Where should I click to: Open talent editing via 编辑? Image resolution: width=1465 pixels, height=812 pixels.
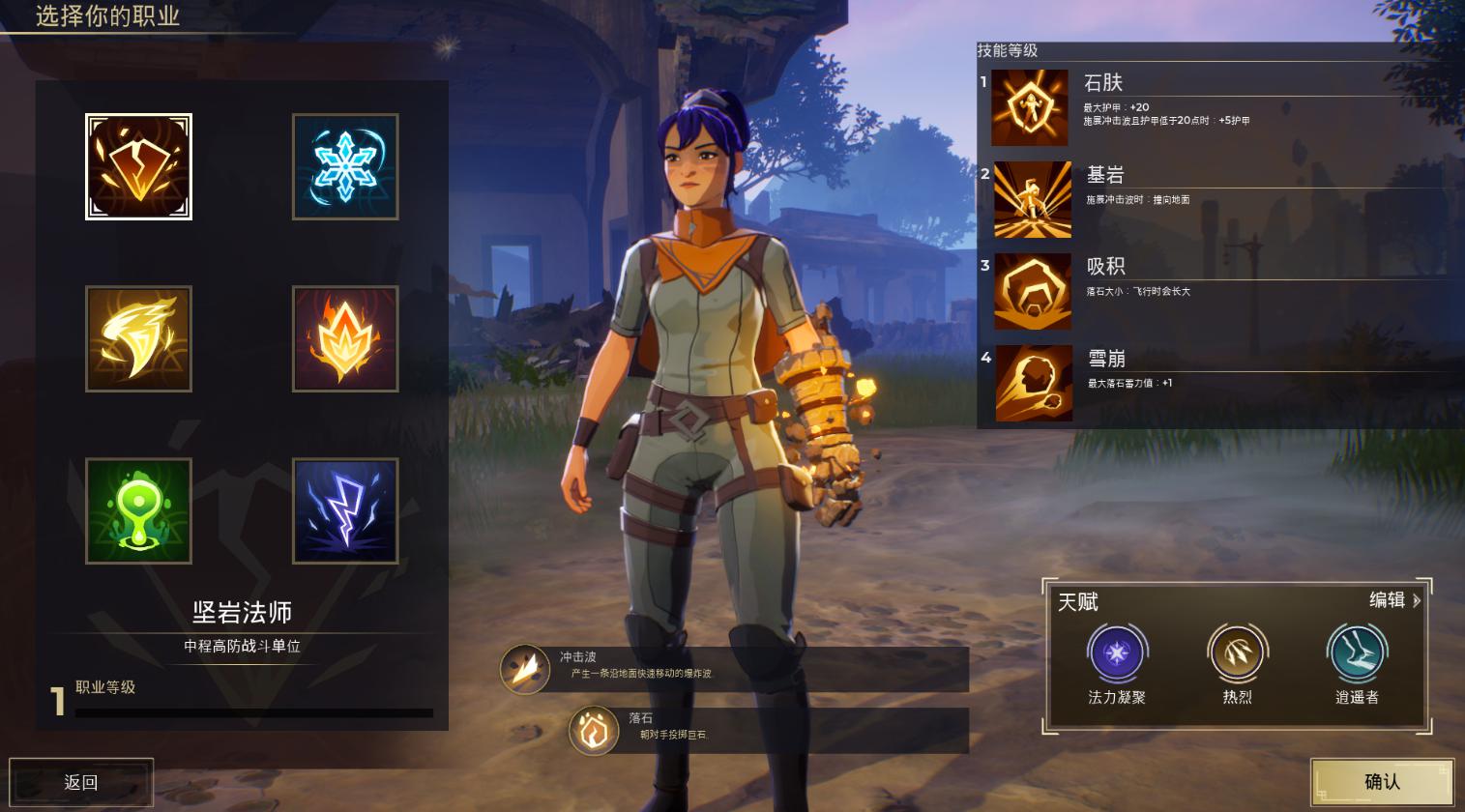1394,600
